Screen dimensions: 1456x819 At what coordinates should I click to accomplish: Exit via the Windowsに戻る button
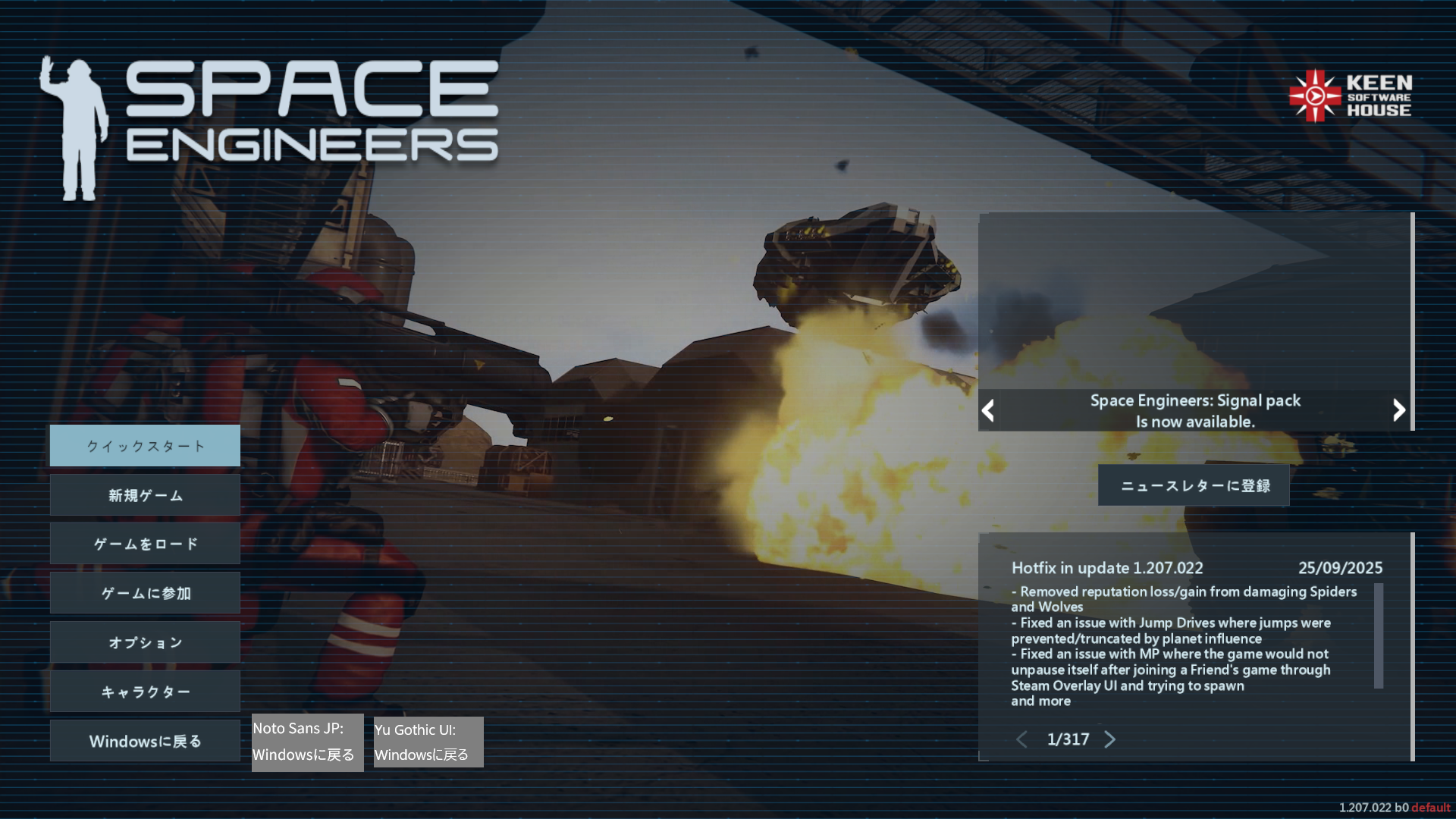(x=145, y=741)
